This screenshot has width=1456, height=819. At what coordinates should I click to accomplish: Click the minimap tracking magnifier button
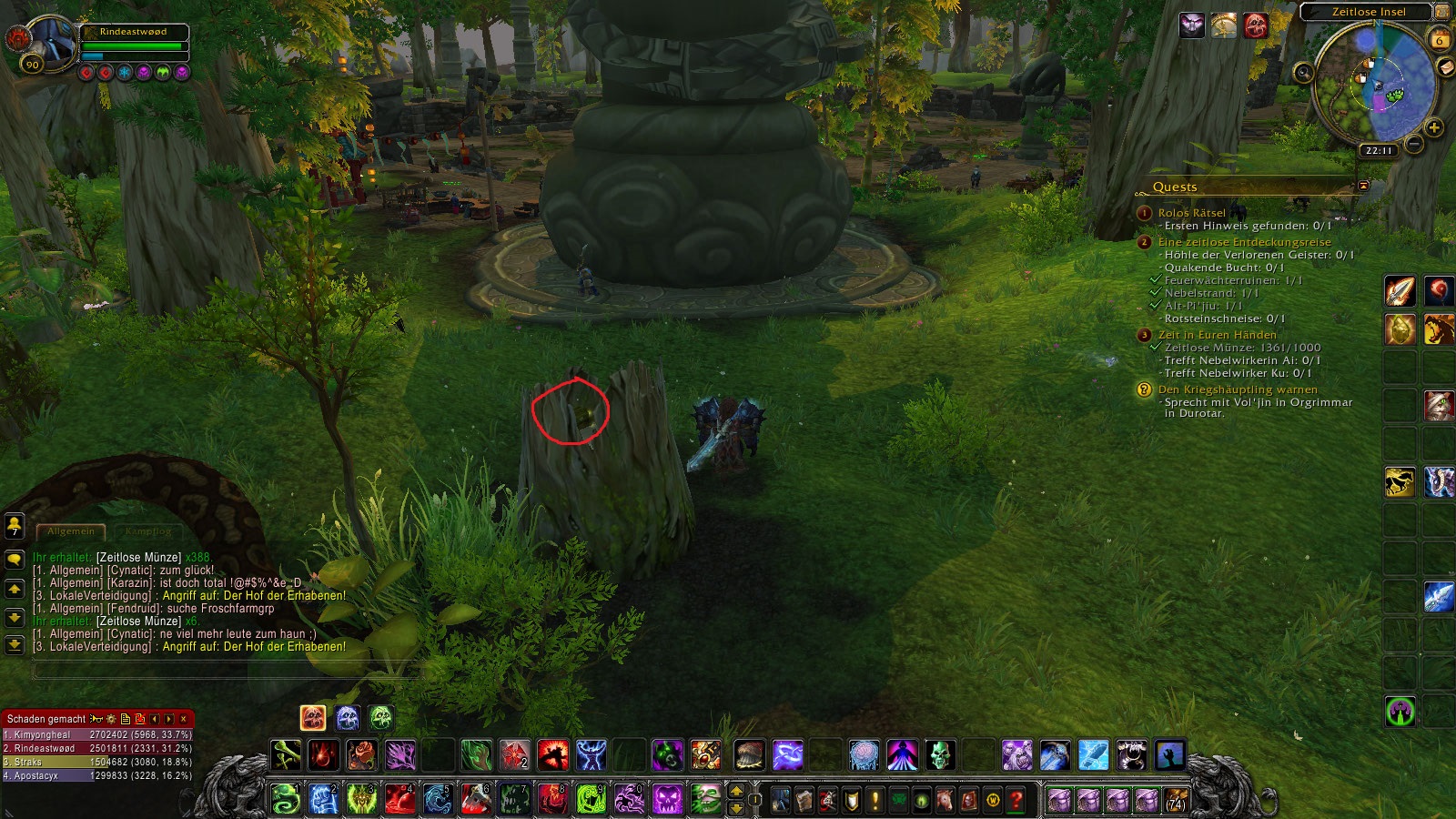pos(1304,73)
